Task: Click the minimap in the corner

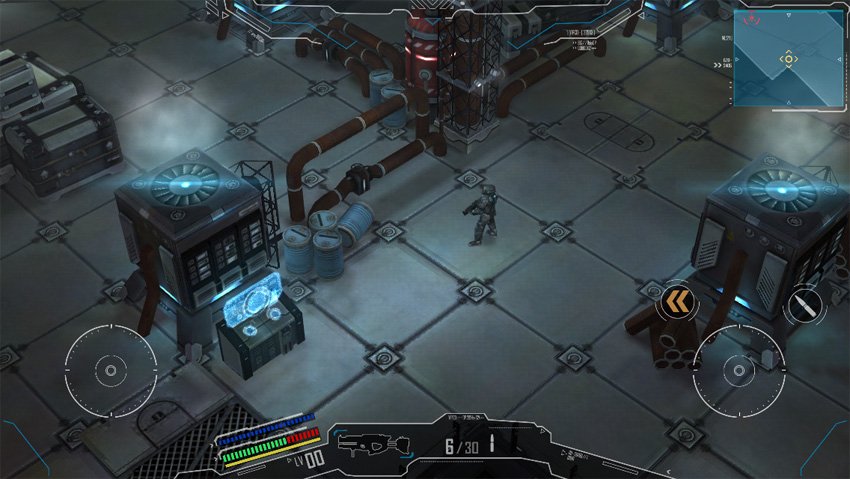Action: pos(788,57)
